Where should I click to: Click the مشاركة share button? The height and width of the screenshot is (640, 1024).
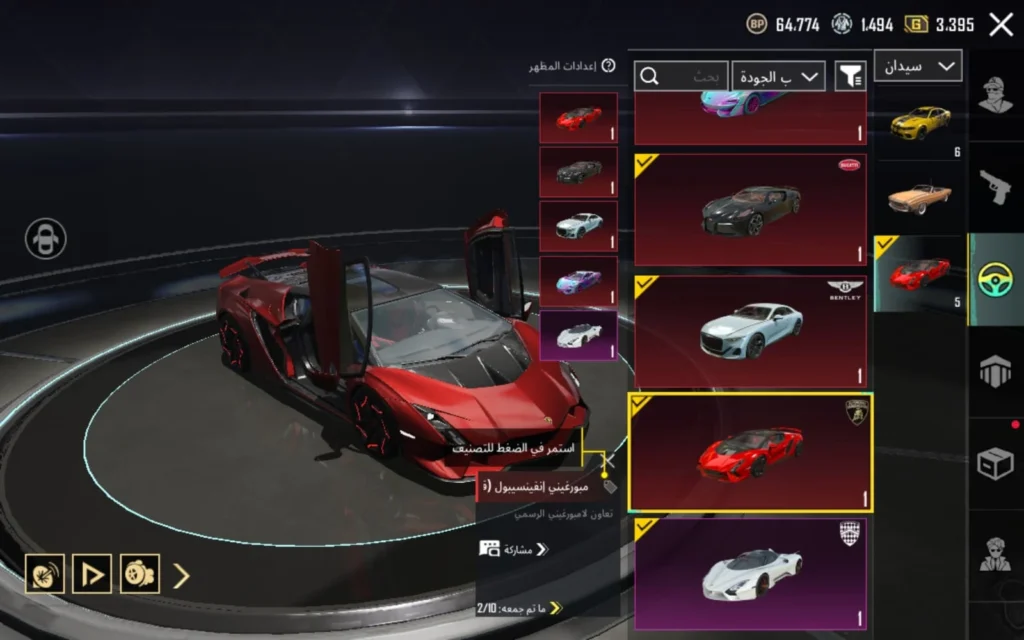pos(514,549)
